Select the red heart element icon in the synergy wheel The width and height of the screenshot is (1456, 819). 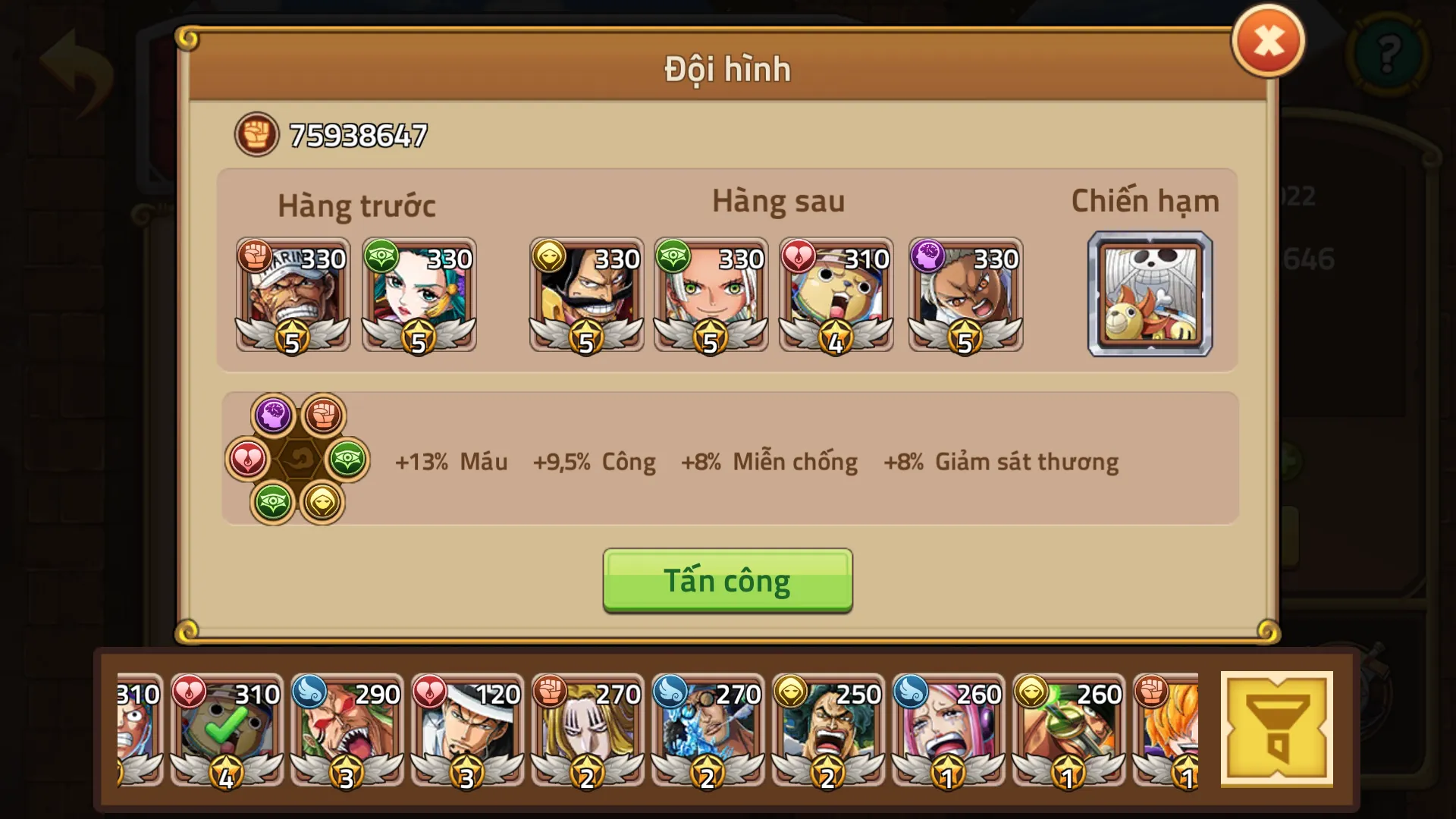pos(248,460)
